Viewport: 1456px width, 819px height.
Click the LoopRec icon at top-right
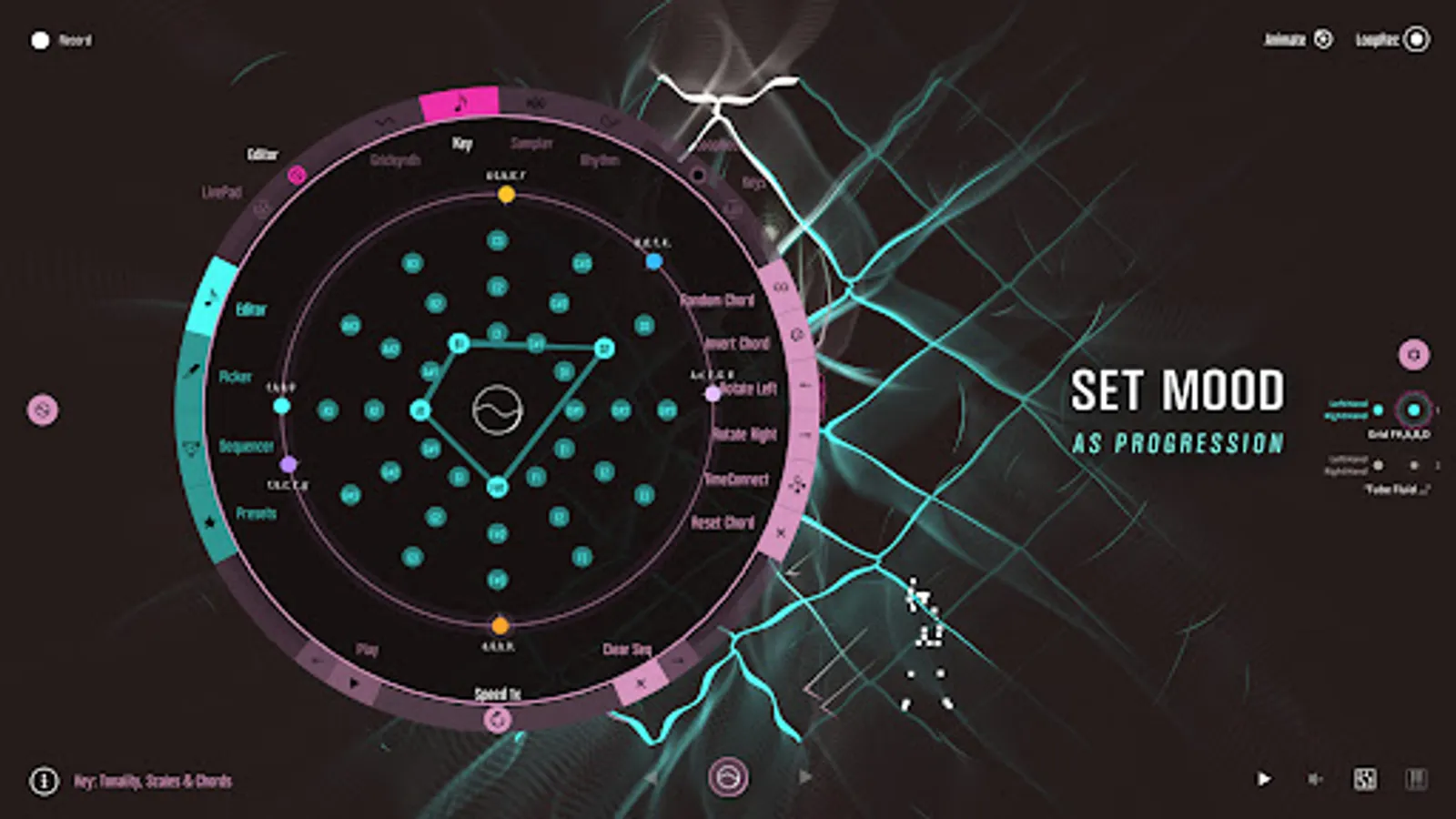1417,40
